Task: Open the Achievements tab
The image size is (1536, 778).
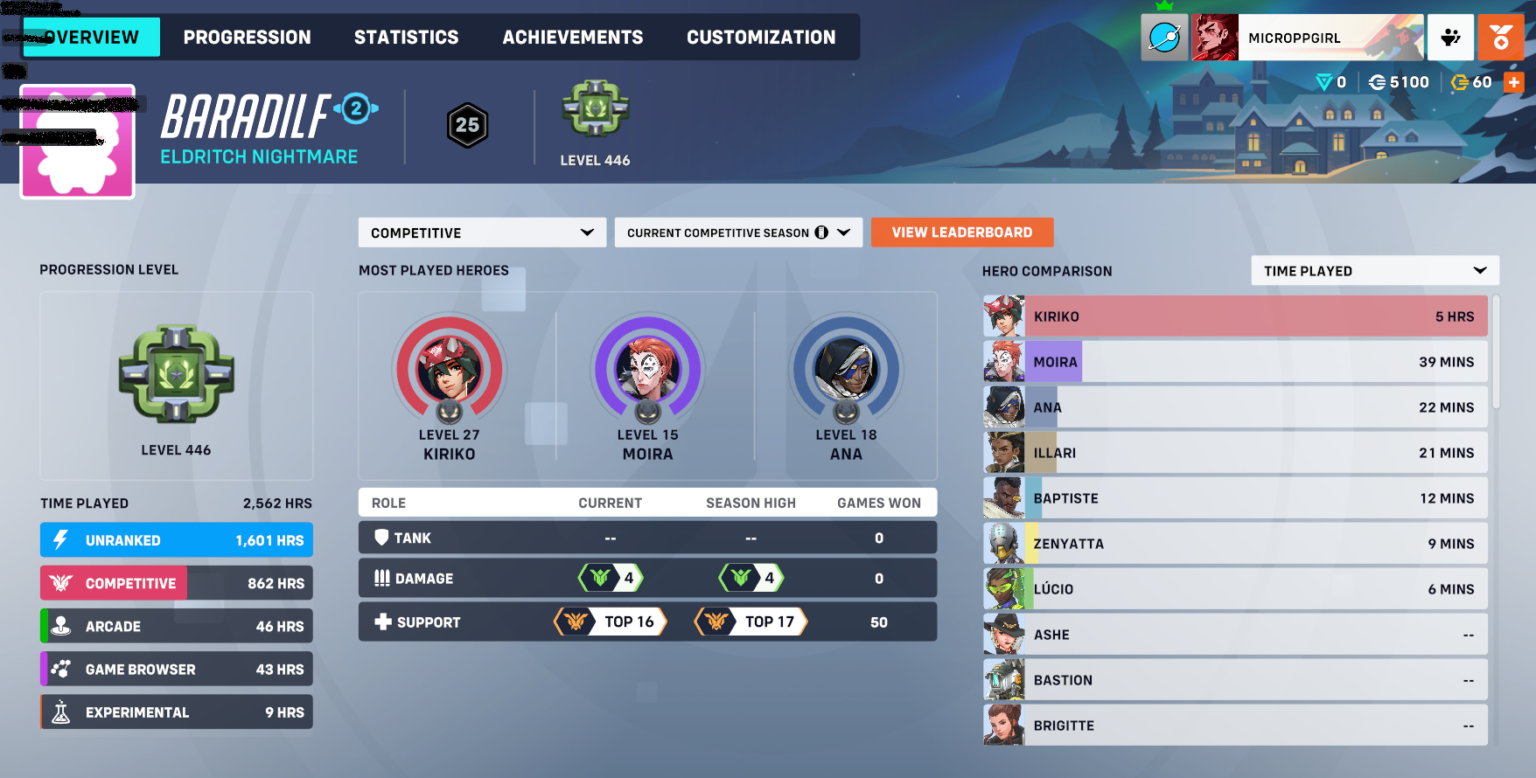Action: click(572, 36)
